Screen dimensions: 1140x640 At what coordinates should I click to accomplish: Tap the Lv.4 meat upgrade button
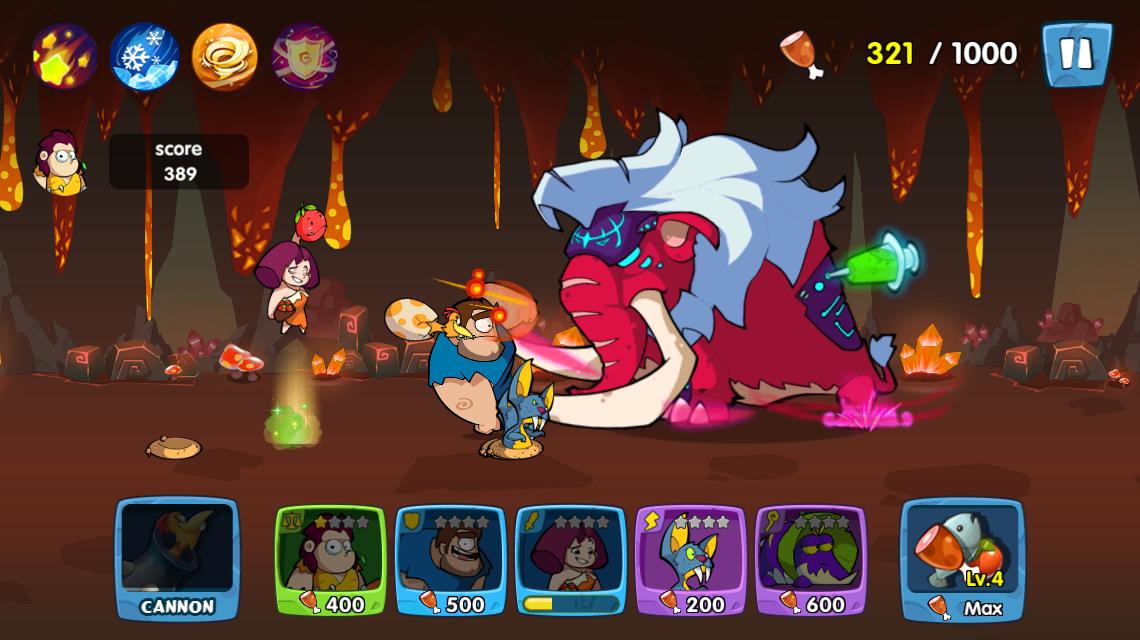(x=962, y=560)
